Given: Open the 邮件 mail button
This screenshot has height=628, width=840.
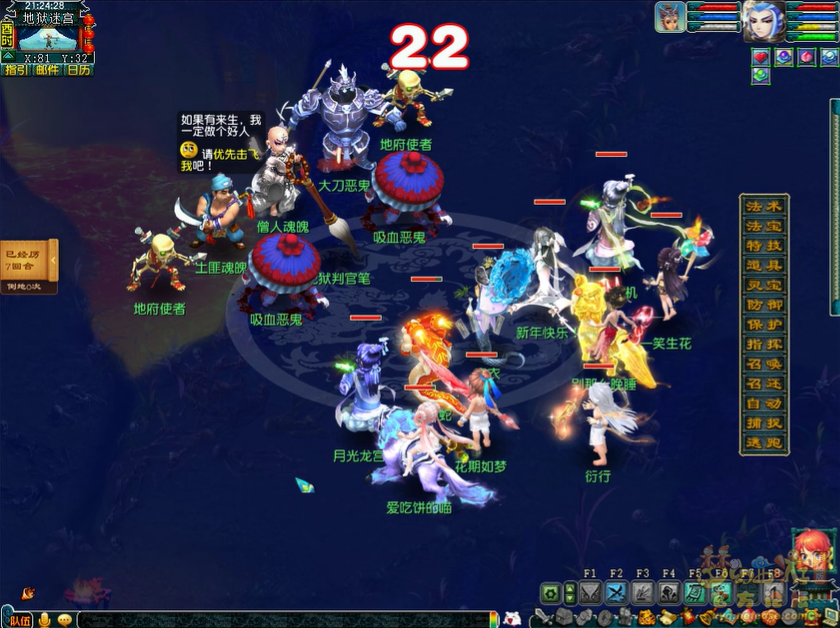Looking at the screenshot, I should 47,70.
